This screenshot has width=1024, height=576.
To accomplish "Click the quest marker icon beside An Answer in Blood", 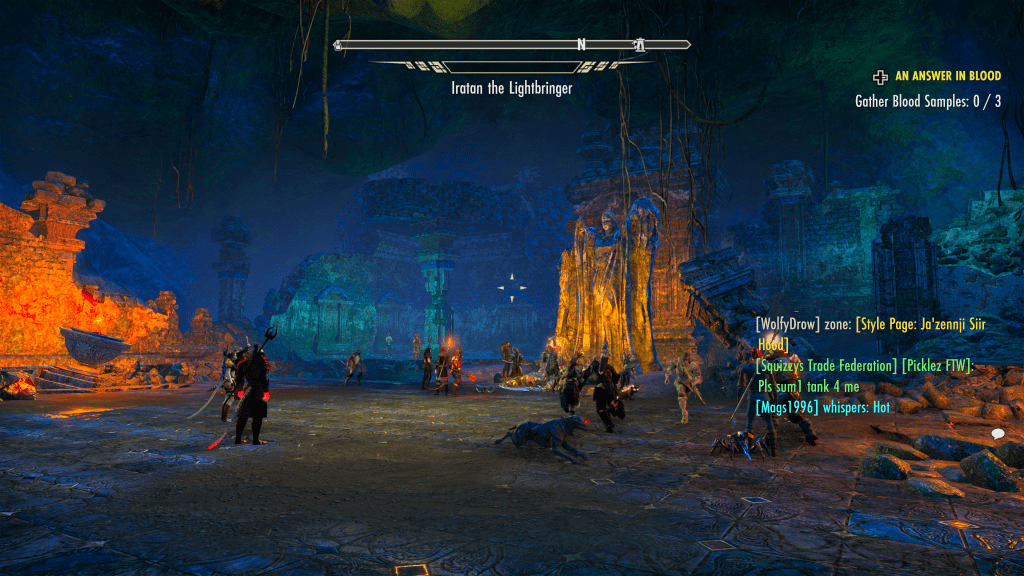I will pos(880,75).
